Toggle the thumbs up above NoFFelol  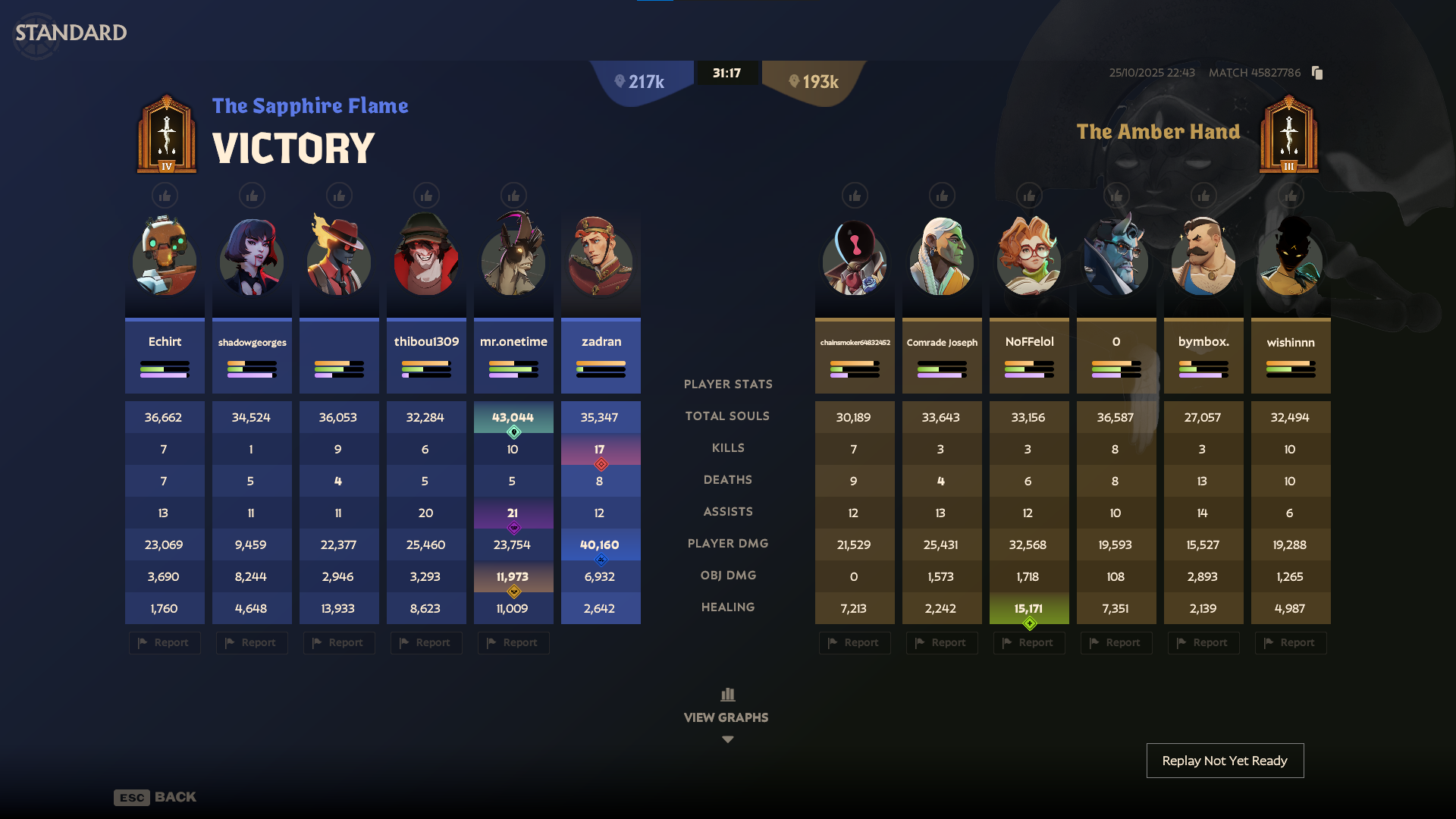point(1028,195)
